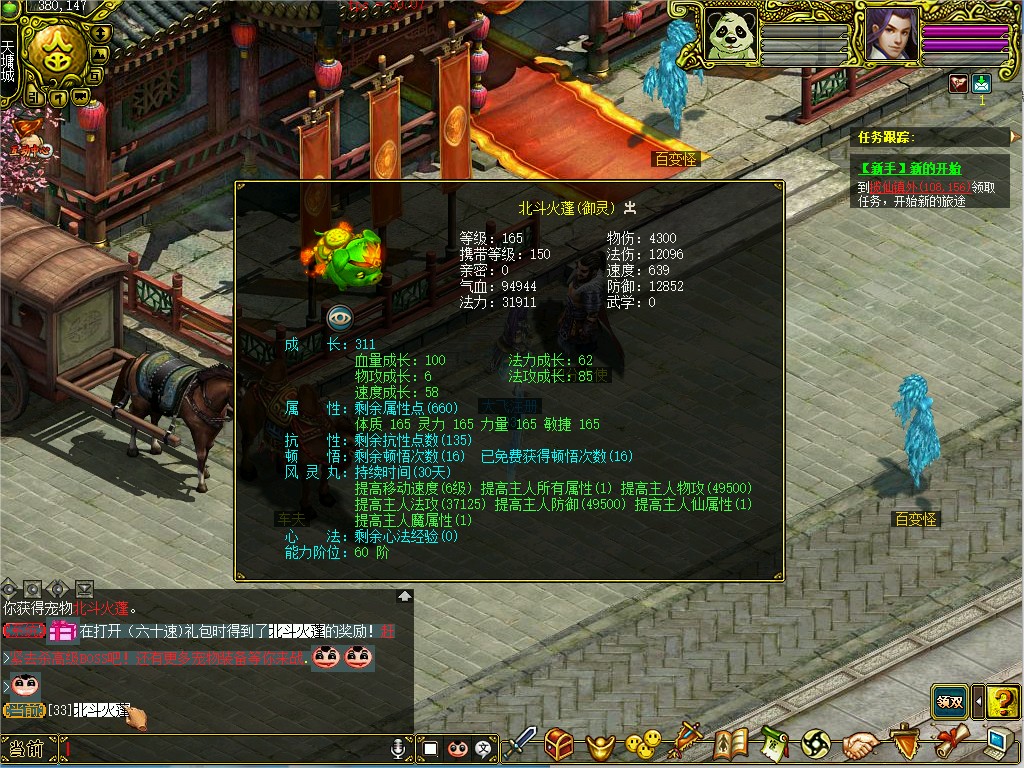Viewport: 1024px width, 768px height.
Task: Open the purple-haired player character portrait
Action: [x=890, y=37]
